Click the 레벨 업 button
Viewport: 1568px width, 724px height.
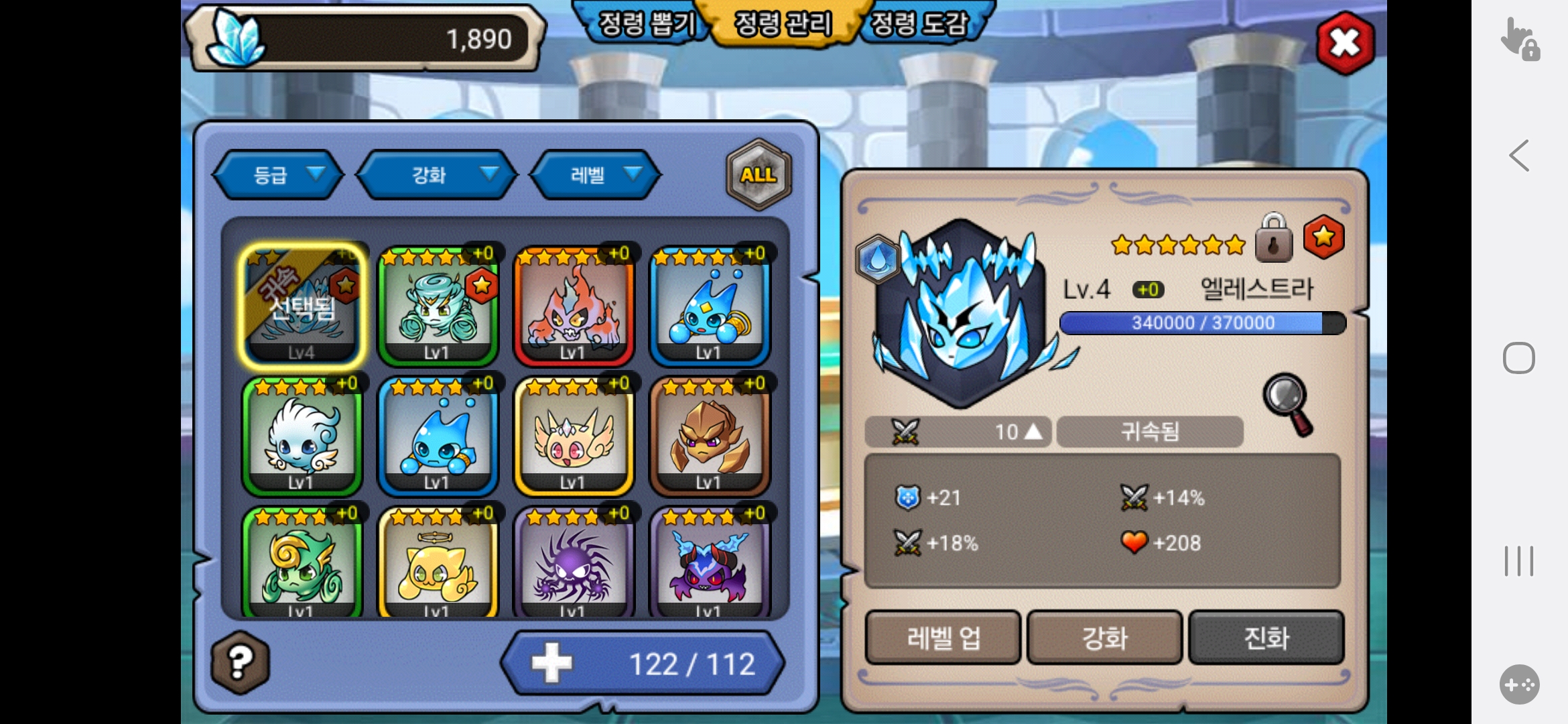943,638
